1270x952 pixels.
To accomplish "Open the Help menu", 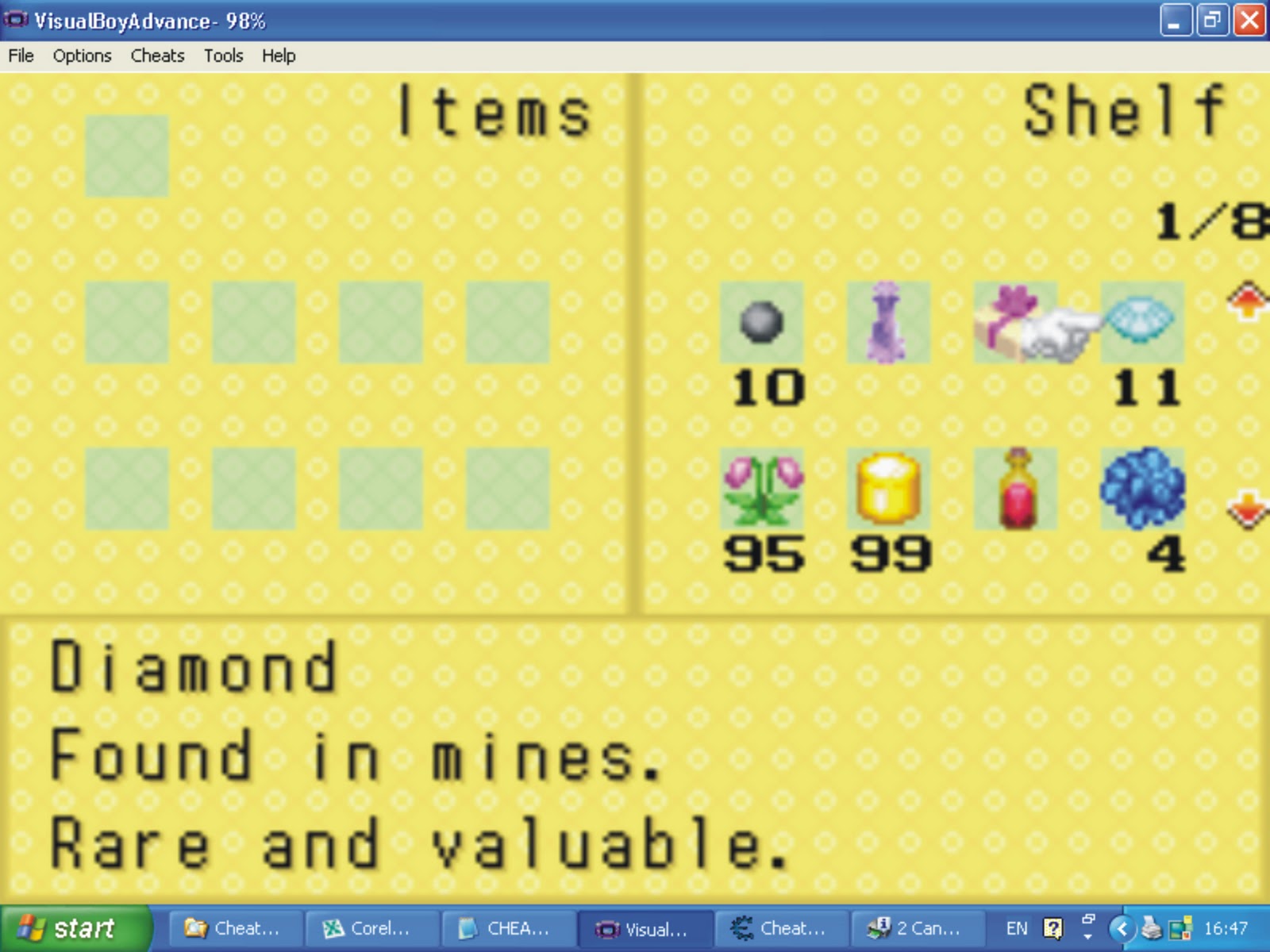I will pyautogui.click(x=278, y=56).
